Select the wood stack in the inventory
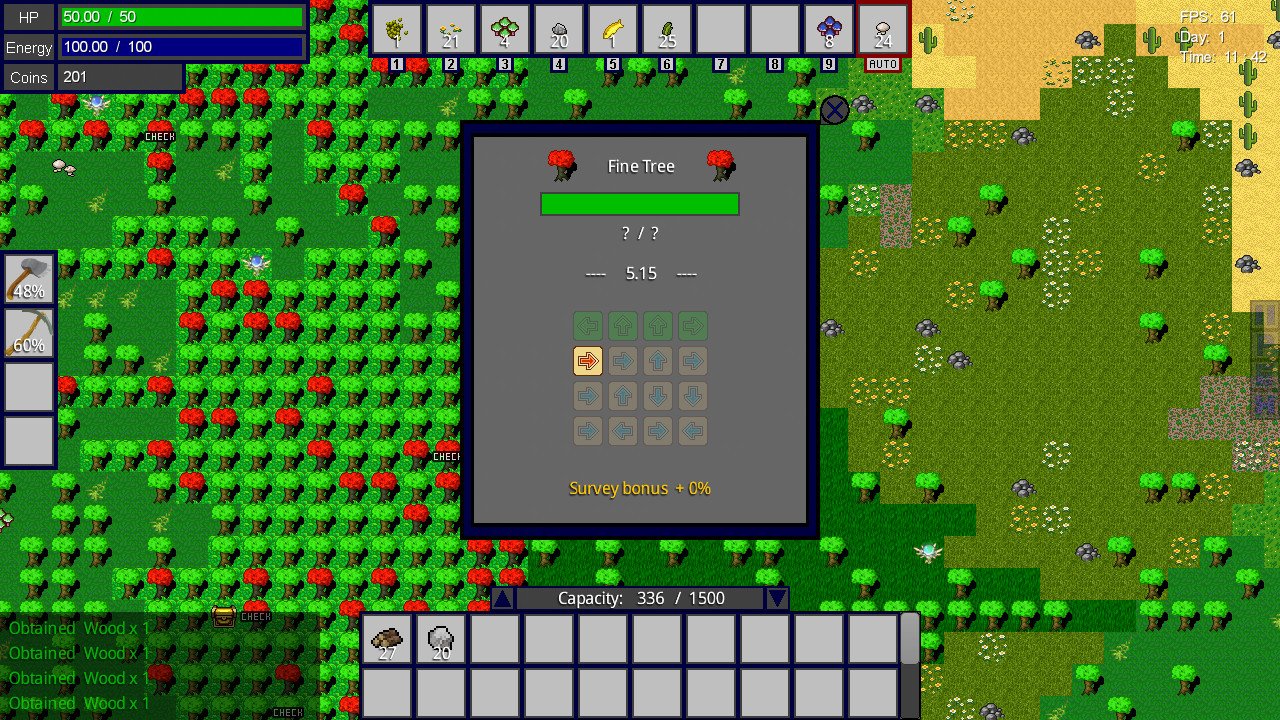This screenshot has width=1280, height=720. coord(387,638)
